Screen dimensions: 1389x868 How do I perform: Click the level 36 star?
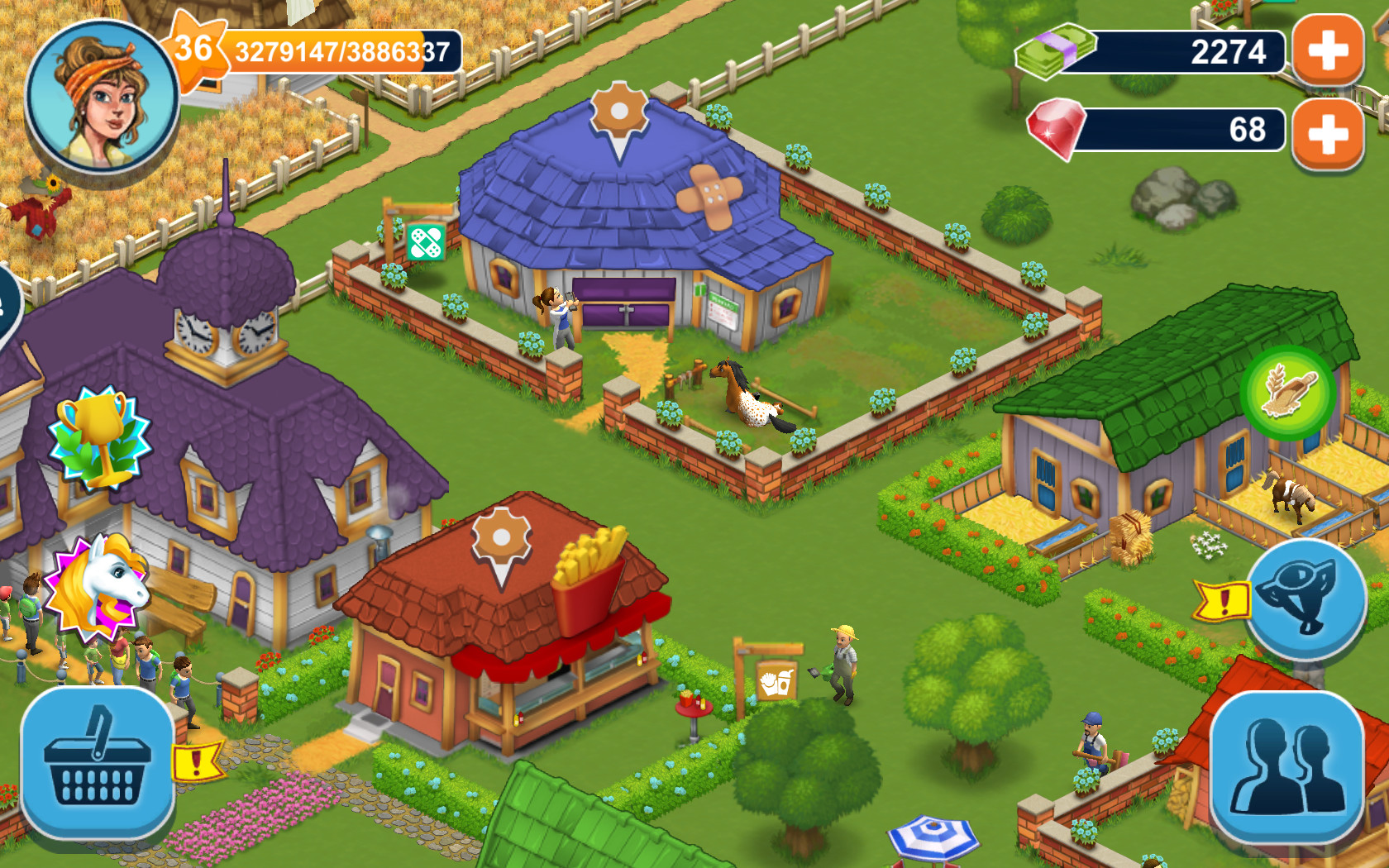[195, 48]
